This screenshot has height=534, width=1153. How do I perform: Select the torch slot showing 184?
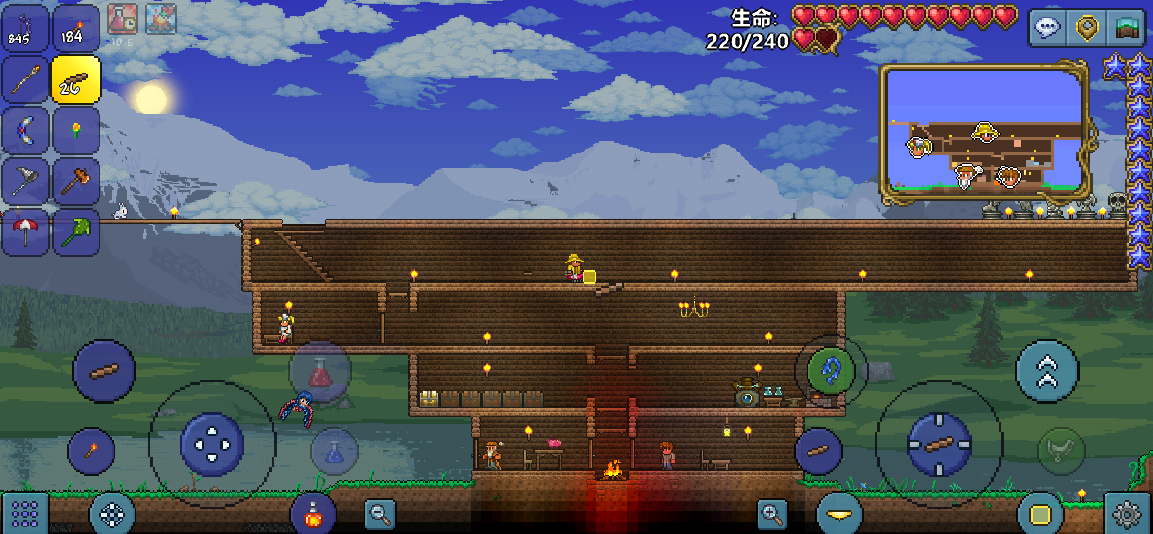(x=76, y=28)
